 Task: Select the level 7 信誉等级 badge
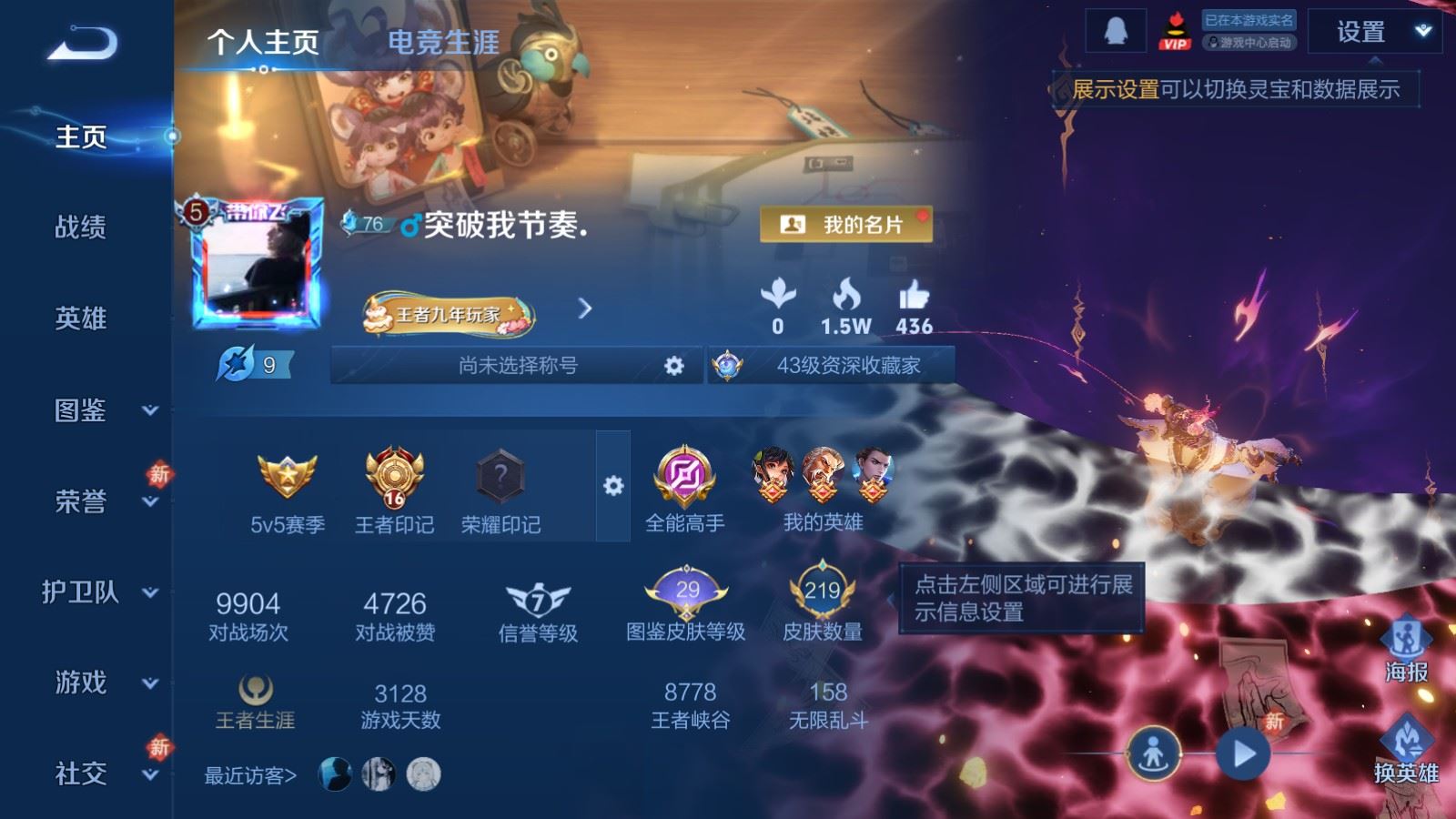[537, 599]
